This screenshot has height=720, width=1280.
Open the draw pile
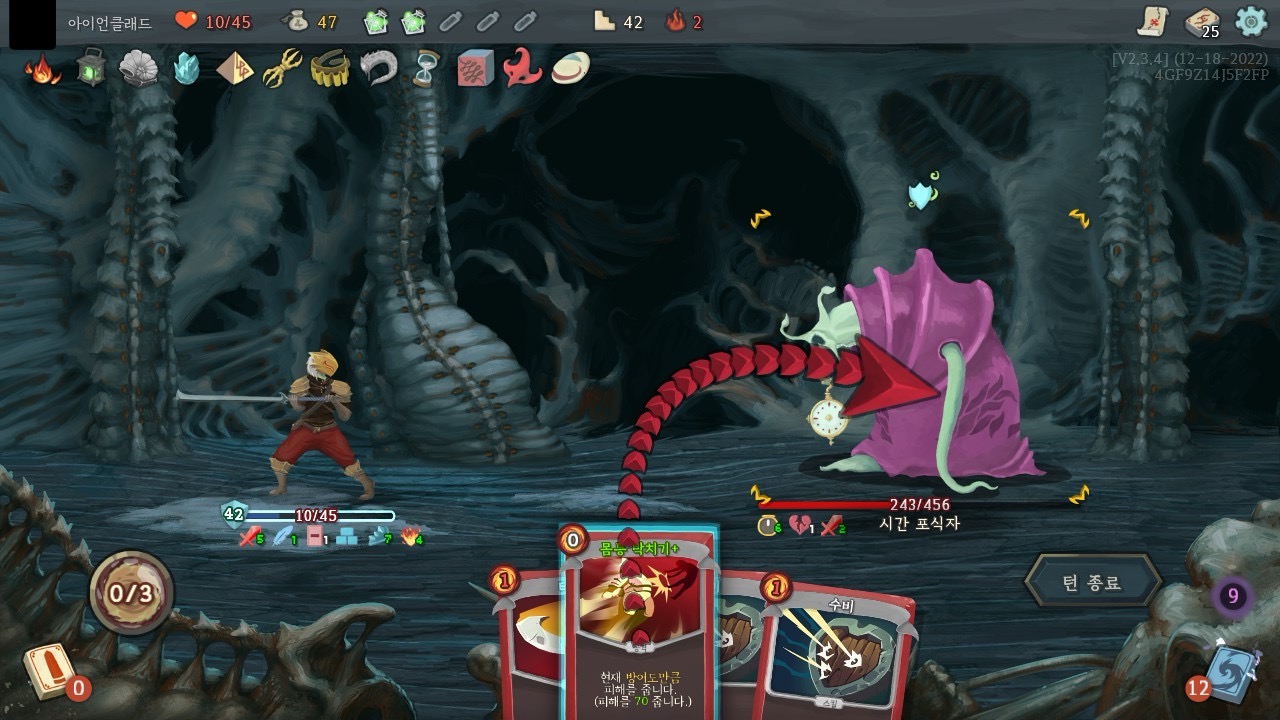click(x=48, y=670)
